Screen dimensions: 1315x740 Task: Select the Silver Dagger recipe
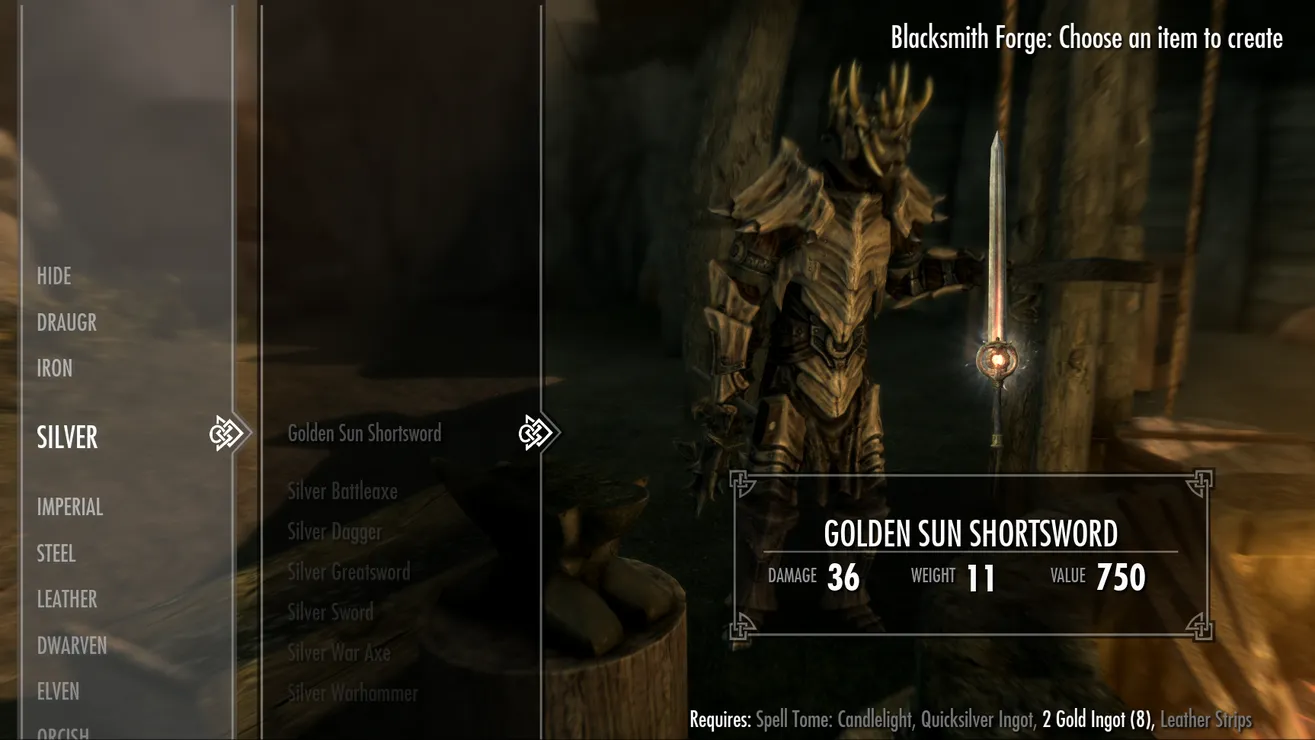[334, 532]
